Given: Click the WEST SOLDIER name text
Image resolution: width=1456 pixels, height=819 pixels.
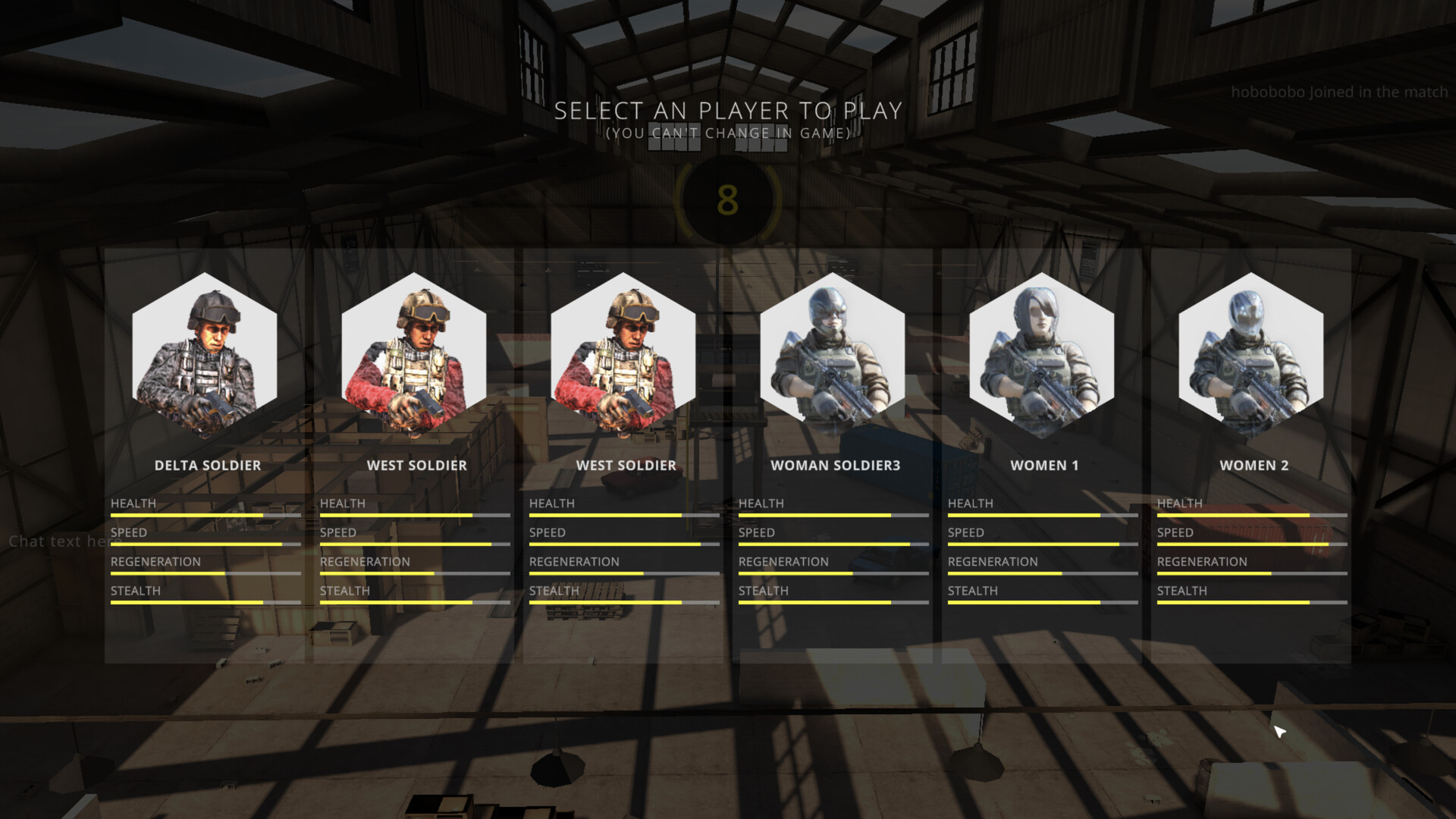Looking at the screenshot, I should click(x=416, y=465).
